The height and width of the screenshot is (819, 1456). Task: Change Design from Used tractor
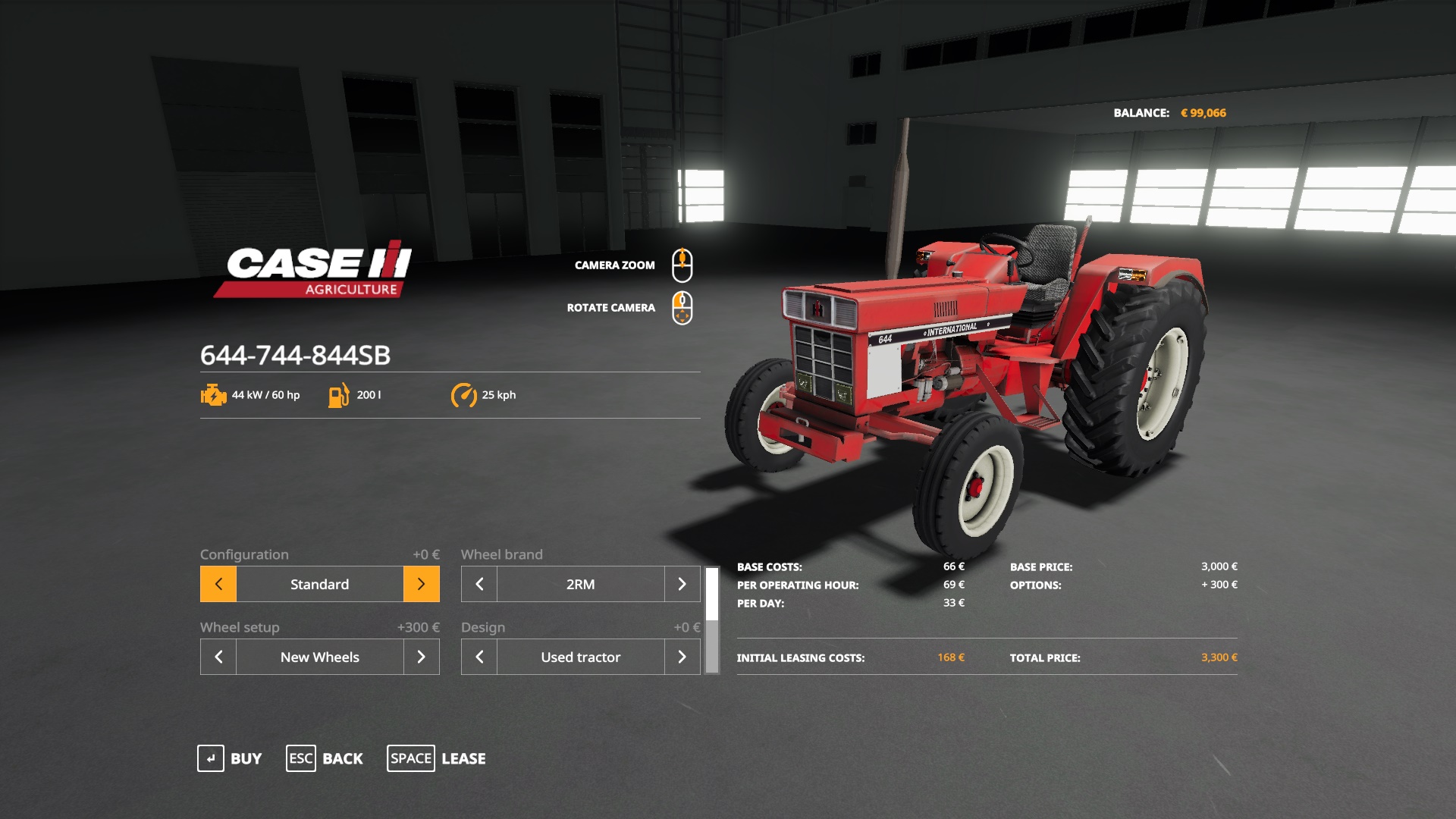(x=682, y=657)
